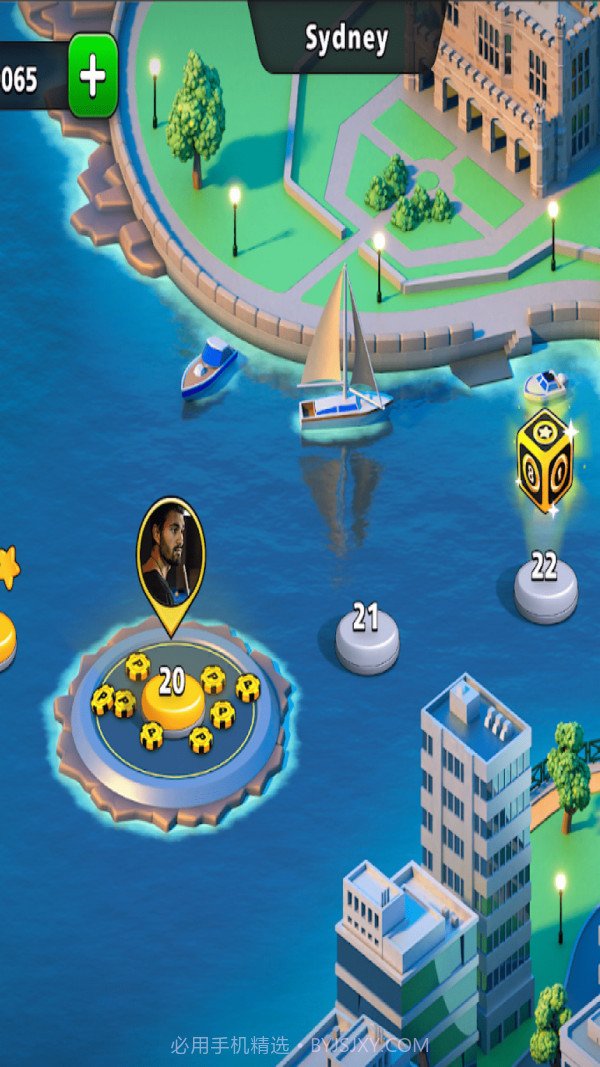Choose the level 21 node
Image resolution: width=600 pixels, height=1067 pixels.
click(x=367, y=632)
